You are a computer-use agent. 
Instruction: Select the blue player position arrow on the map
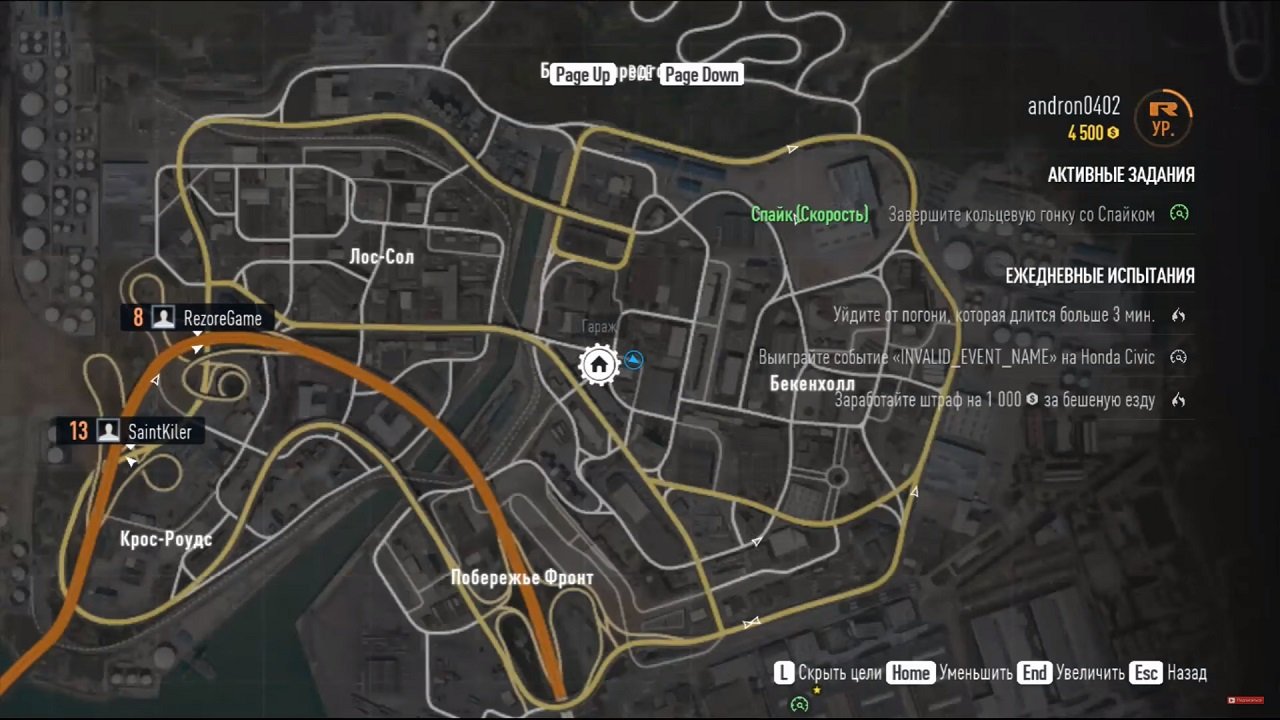(x=633, y=361)
